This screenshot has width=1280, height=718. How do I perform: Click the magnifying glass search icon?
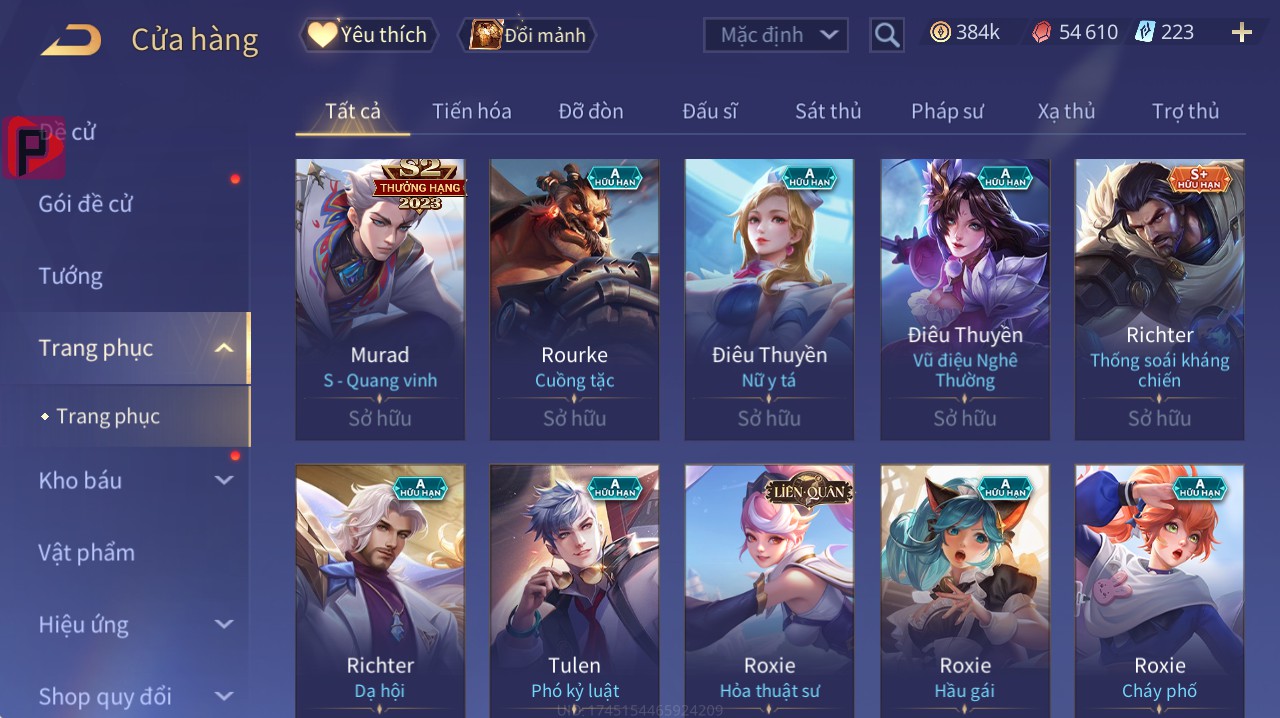(886, 36)
